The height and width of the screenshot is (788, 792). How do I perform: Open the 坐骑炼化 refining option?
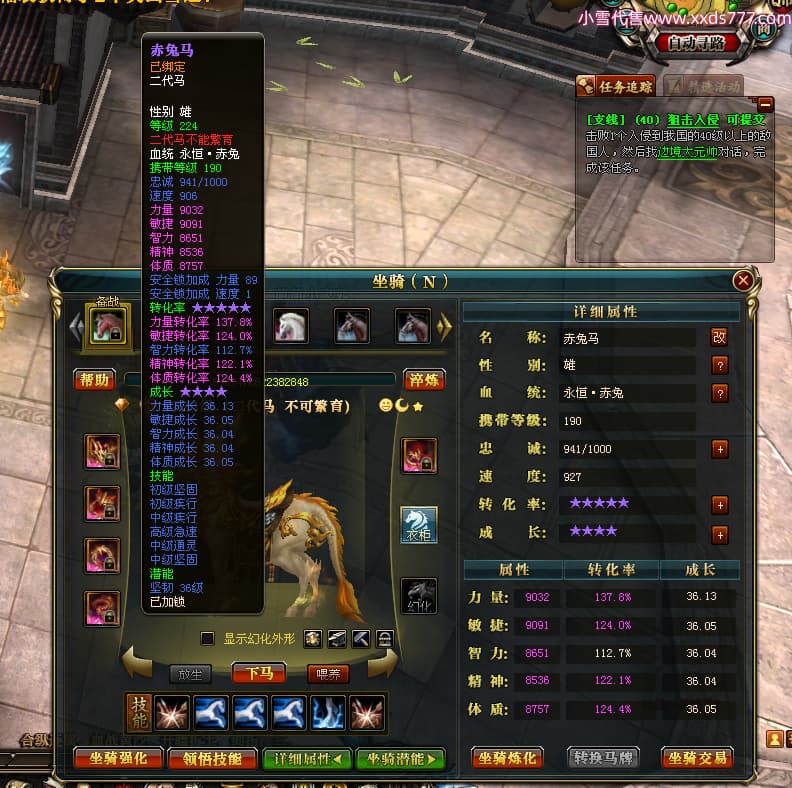click(x=510, y=758)
